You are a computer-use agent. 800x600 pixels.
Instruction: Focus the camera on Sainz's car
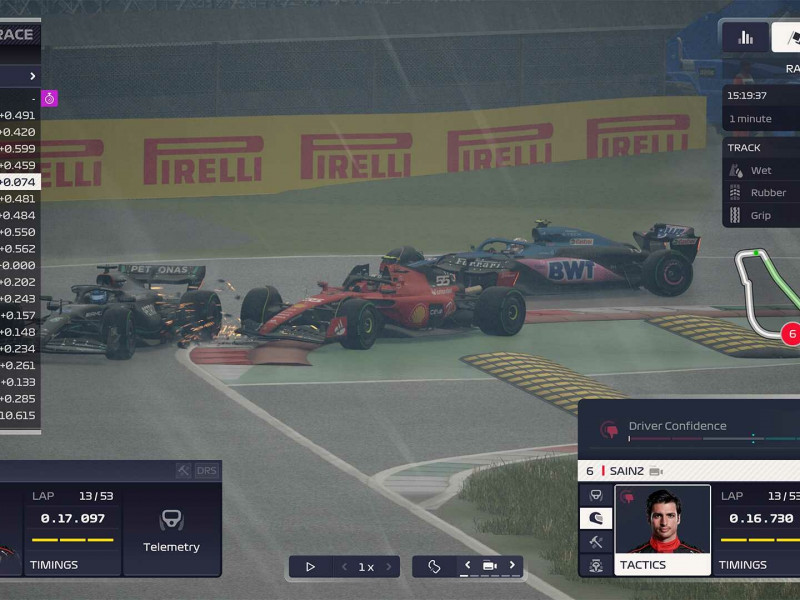click(x=656, y=471)
